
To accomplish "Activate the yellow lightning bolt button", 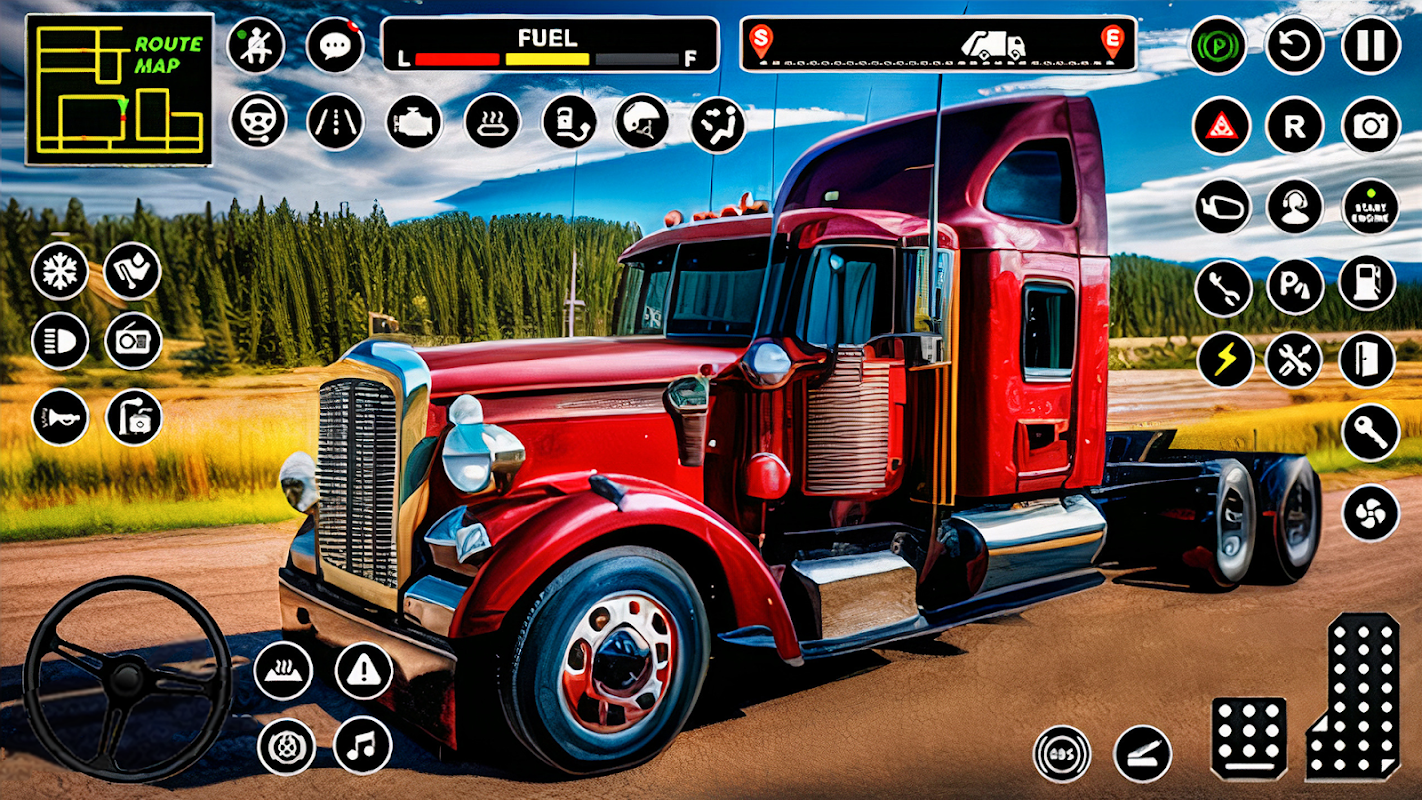I will point(1224,360).
